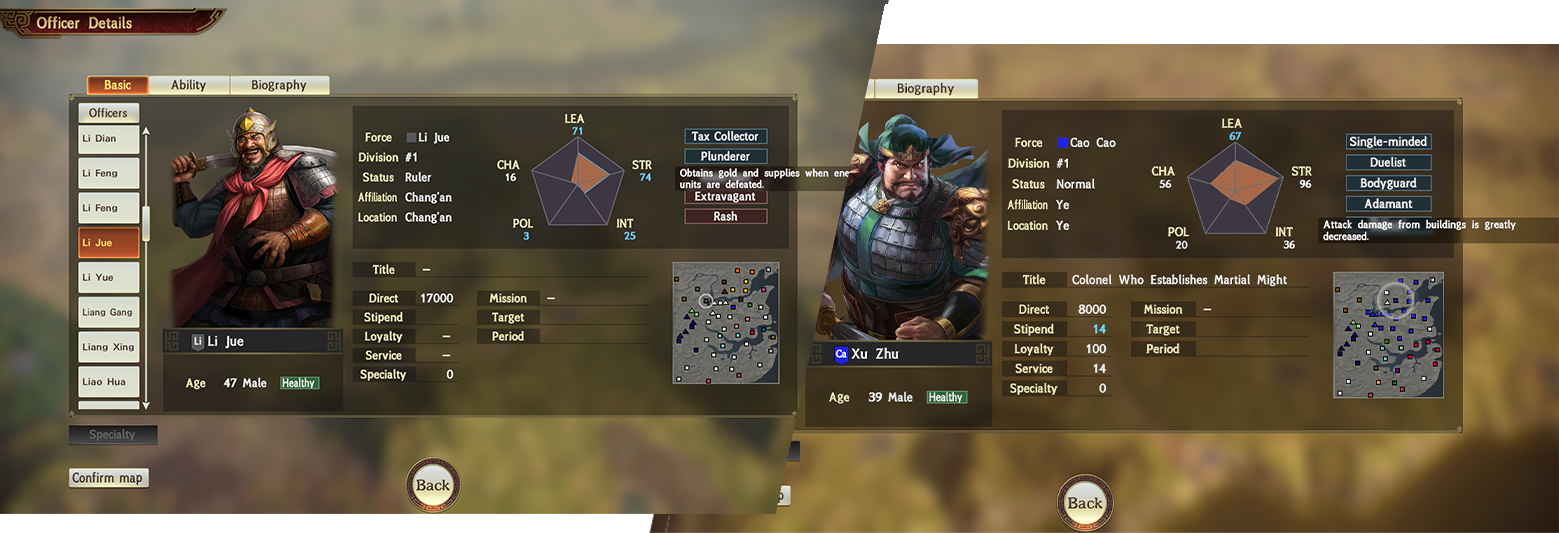Click the Back button below Xu Zhu's panel
This screenshot has height=533, width=1559.
coord(1085,503)
